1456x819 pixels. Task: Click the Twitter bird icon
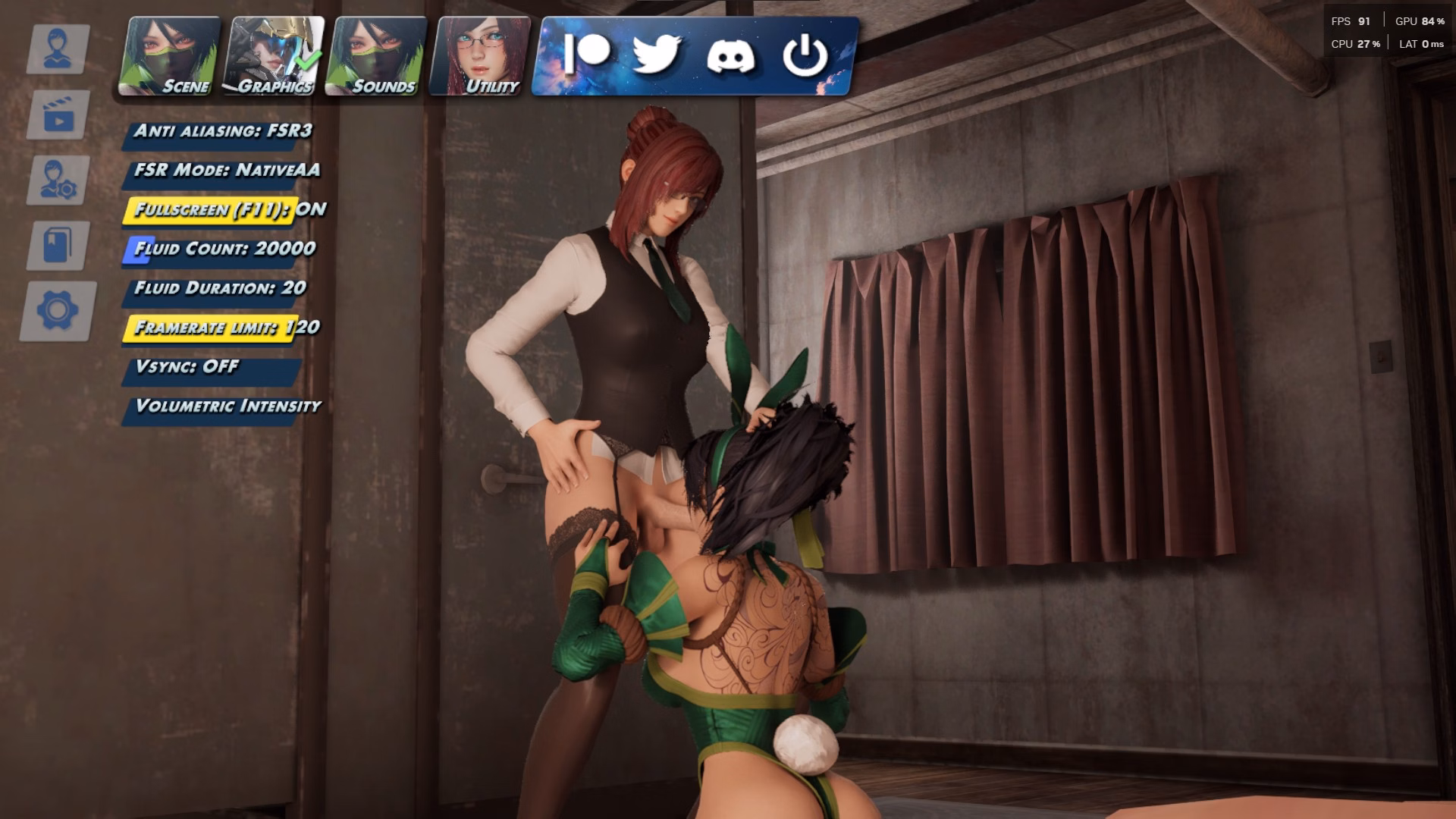656,54
